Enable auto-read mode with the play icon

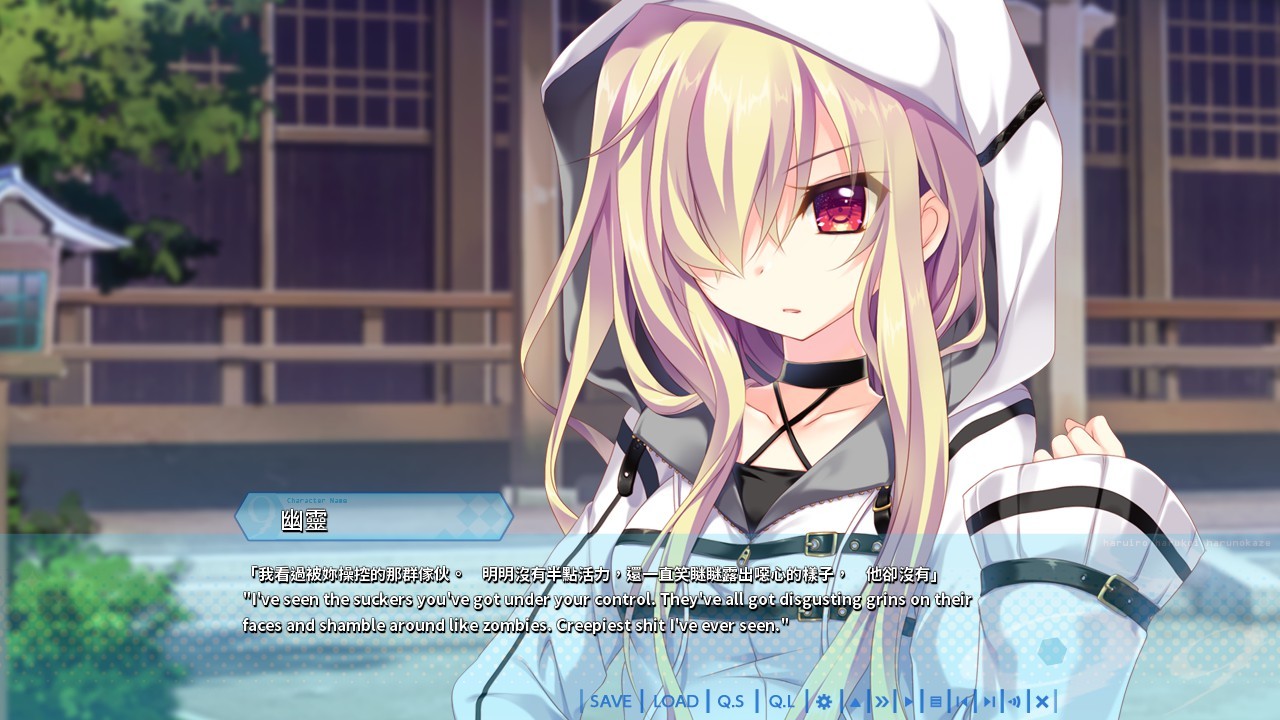(910, 701)
